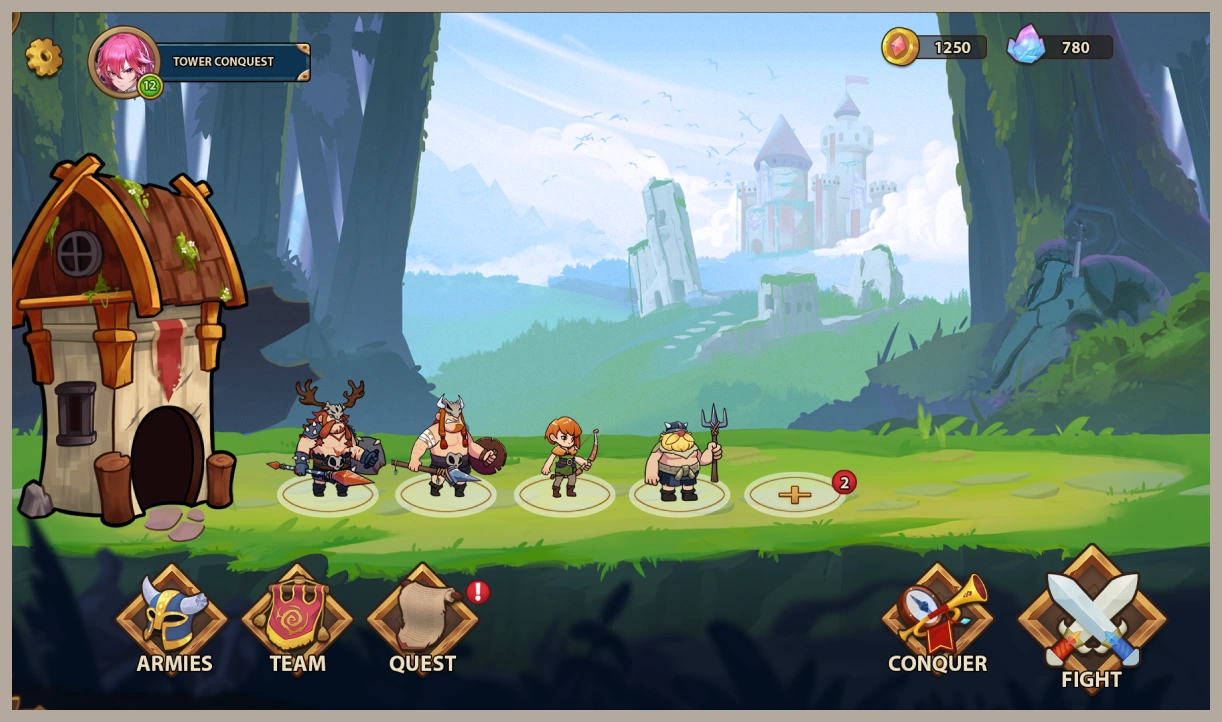Image resolution: width=1222 pixels, height=722 pixels.
Task: Add a hero to the empty plus slot
Action: pyautogui.click(x=795, y=494)
